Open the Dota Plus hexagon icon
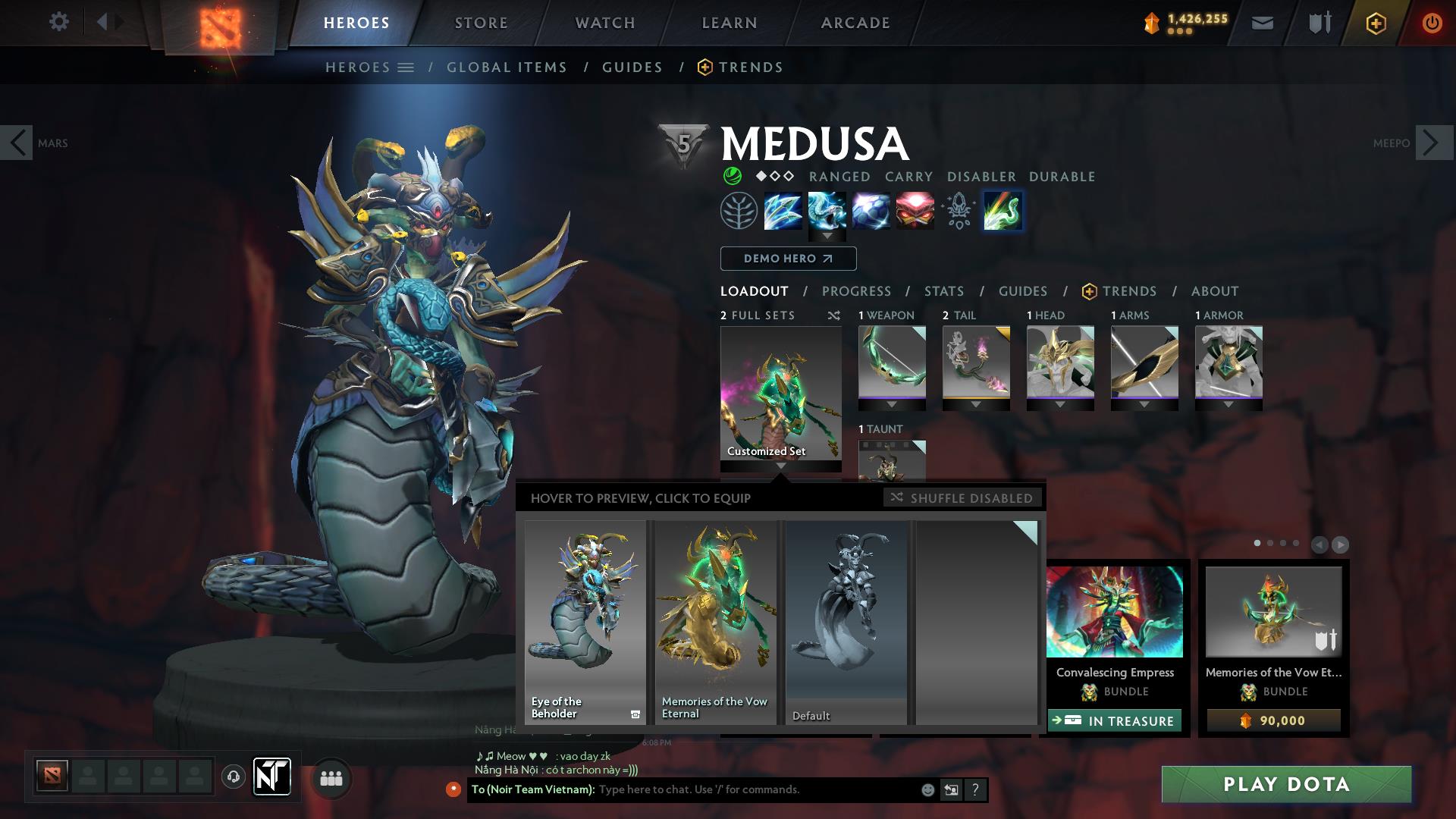This screenshot has width=1456, height=819. (1376, 22)
